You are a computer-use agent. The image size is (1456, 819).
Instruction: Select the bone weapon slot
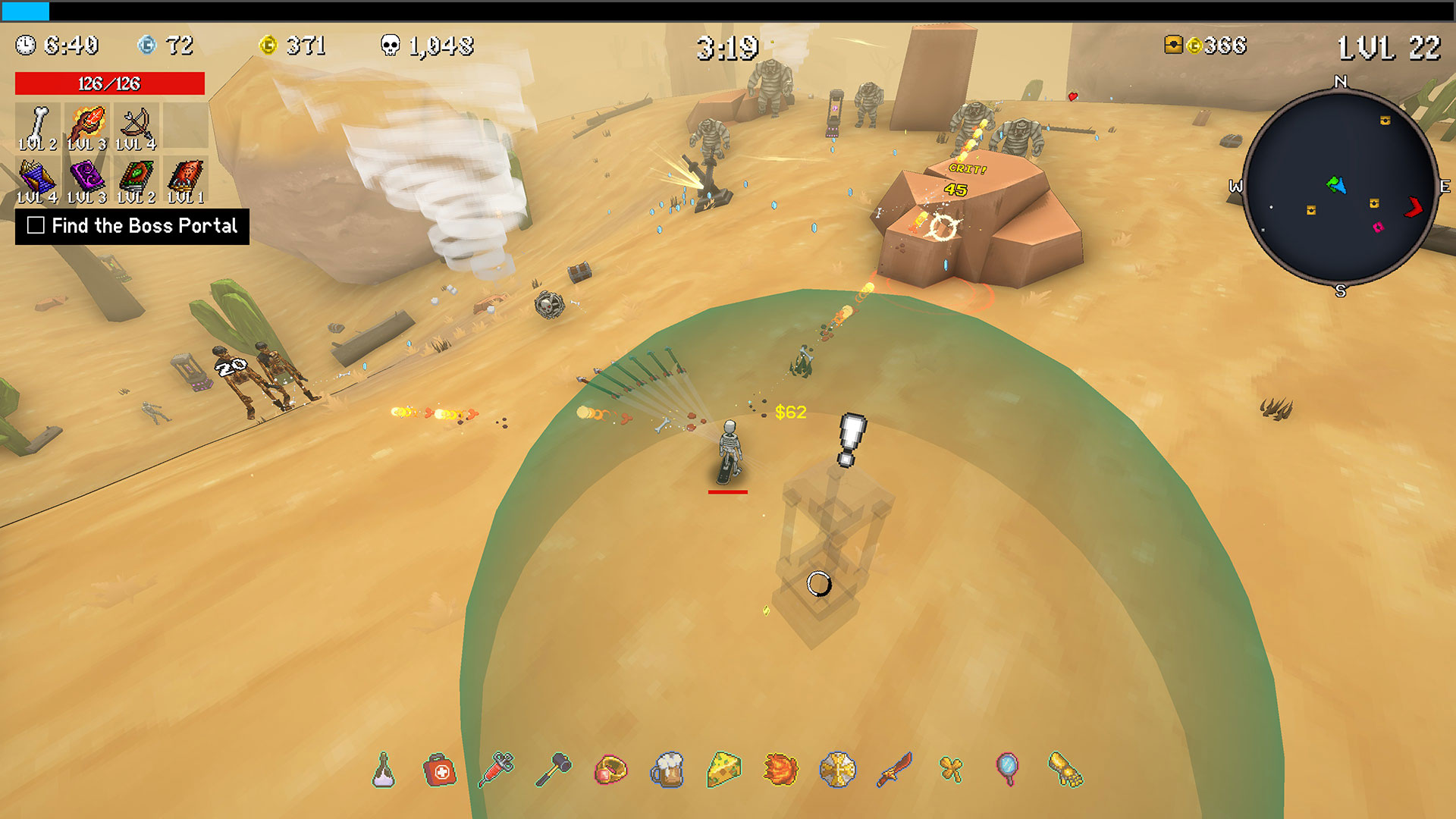(37, 126)
